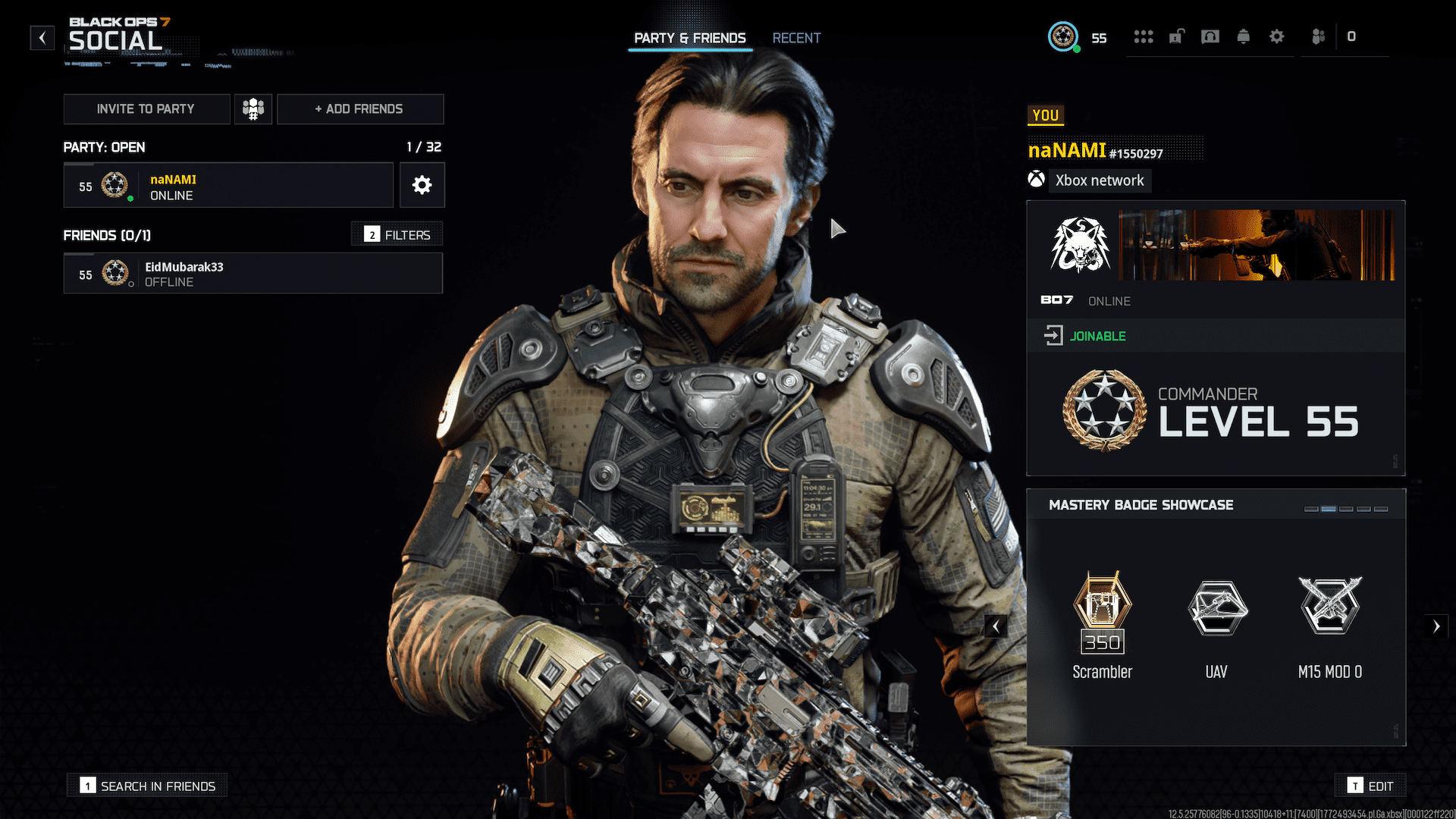Open voice chat headset icon

pos(1210,36)
